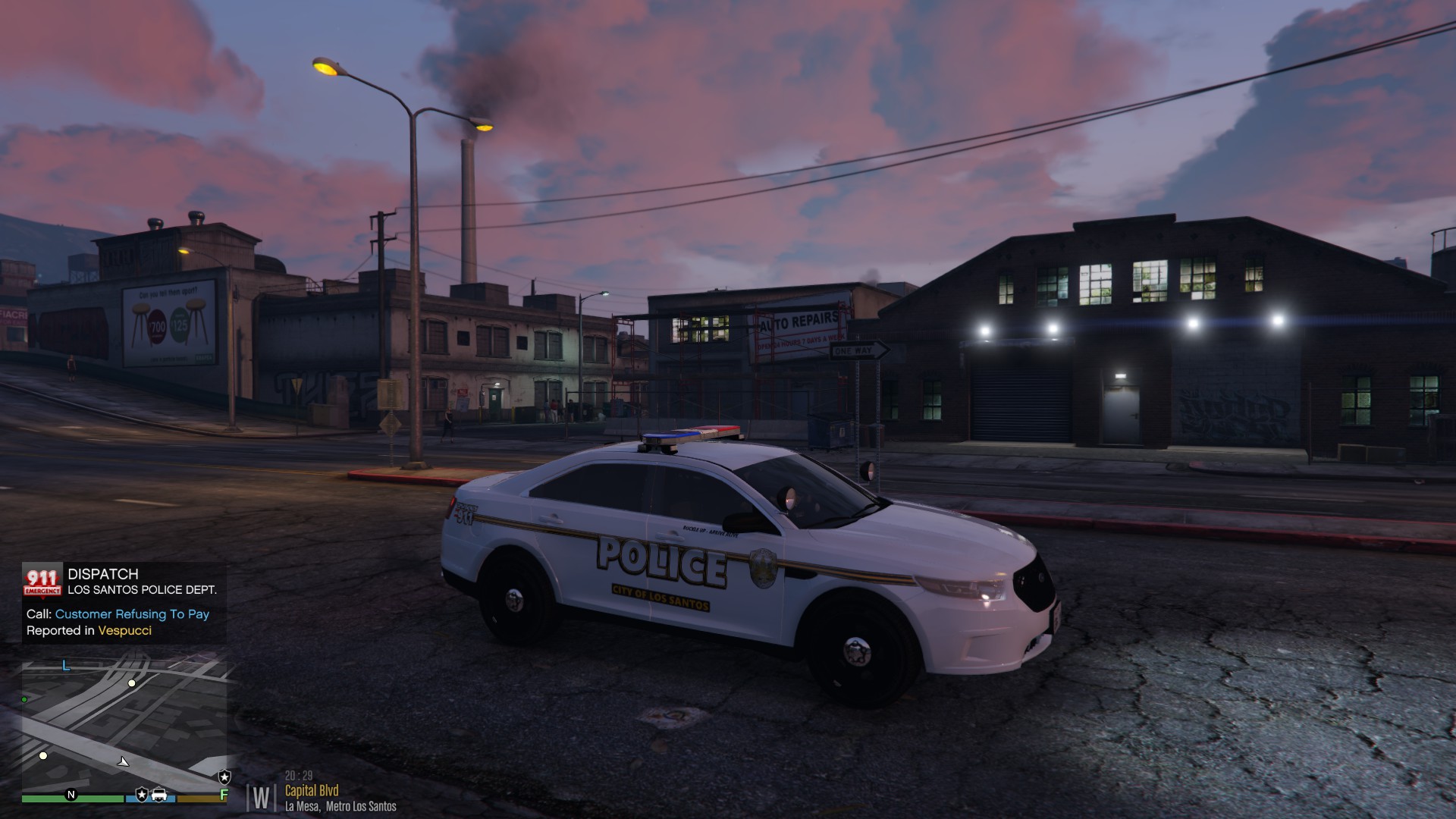Click the police car blip on minimap
This screenshot has width=1456, height=819.
tap(159, 795)
